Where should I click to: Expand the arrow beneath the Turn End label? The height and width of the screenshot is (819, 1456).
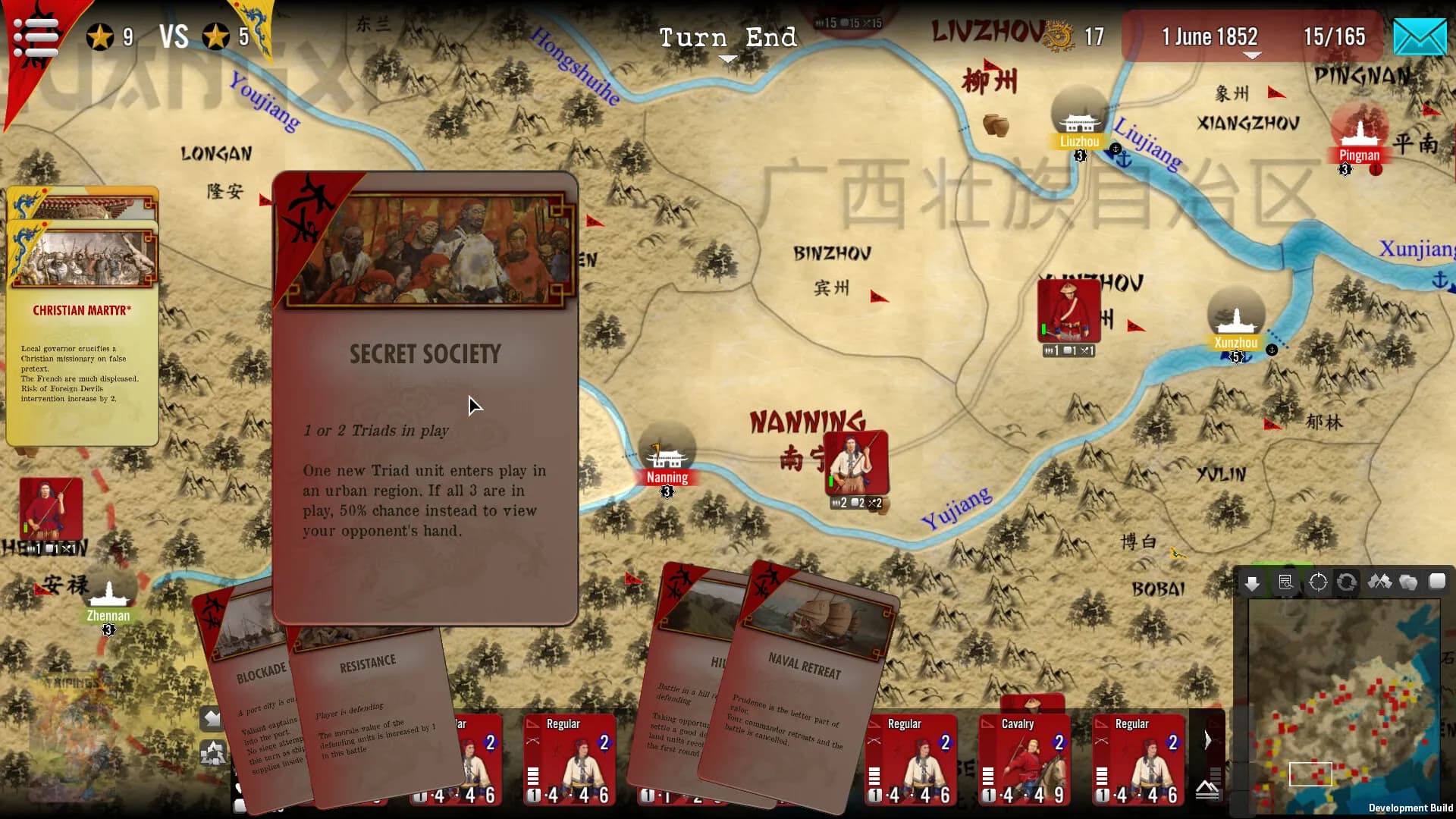(728, 58)
